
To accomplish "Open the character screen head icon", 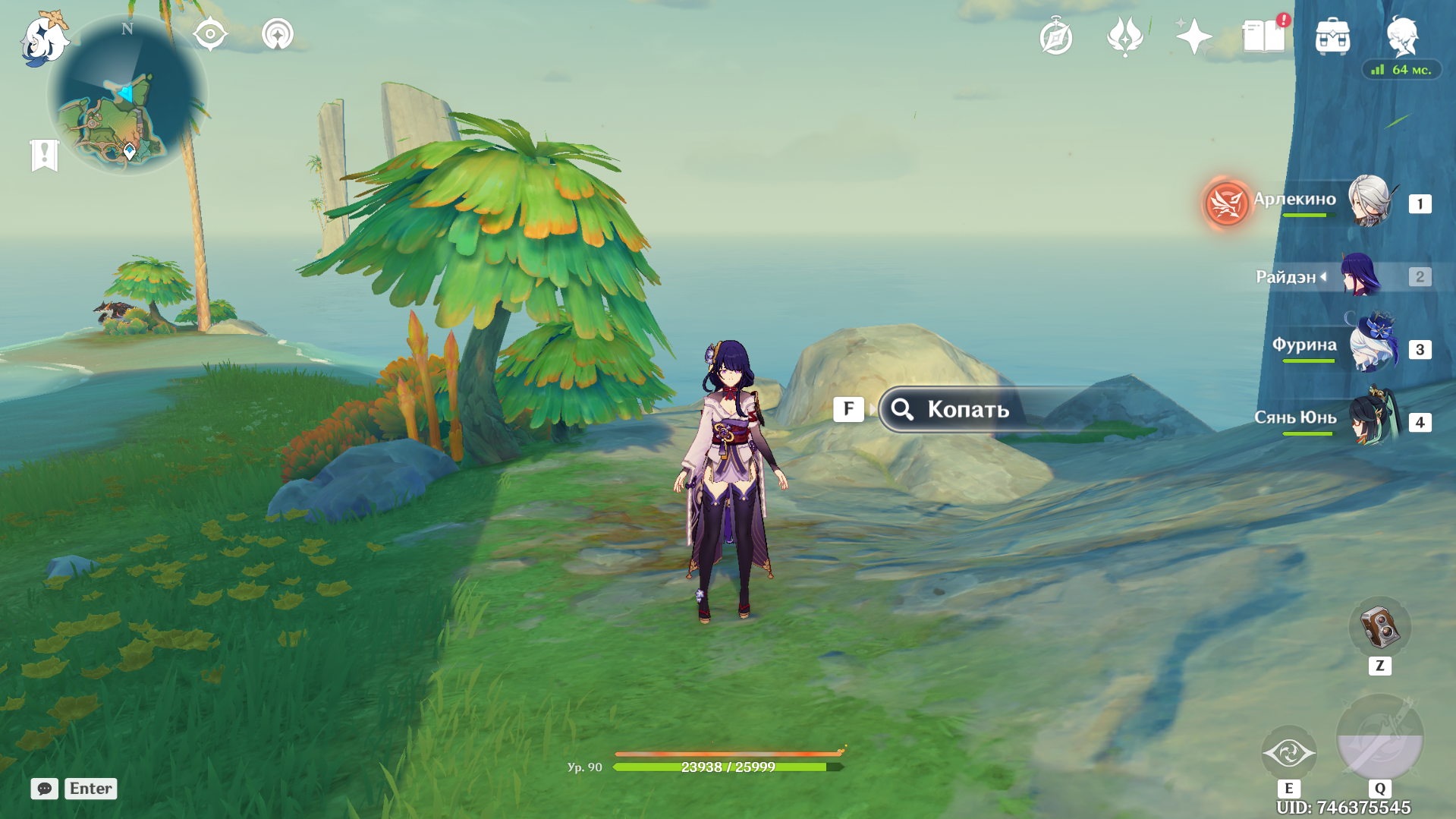I will [1402, 36].
